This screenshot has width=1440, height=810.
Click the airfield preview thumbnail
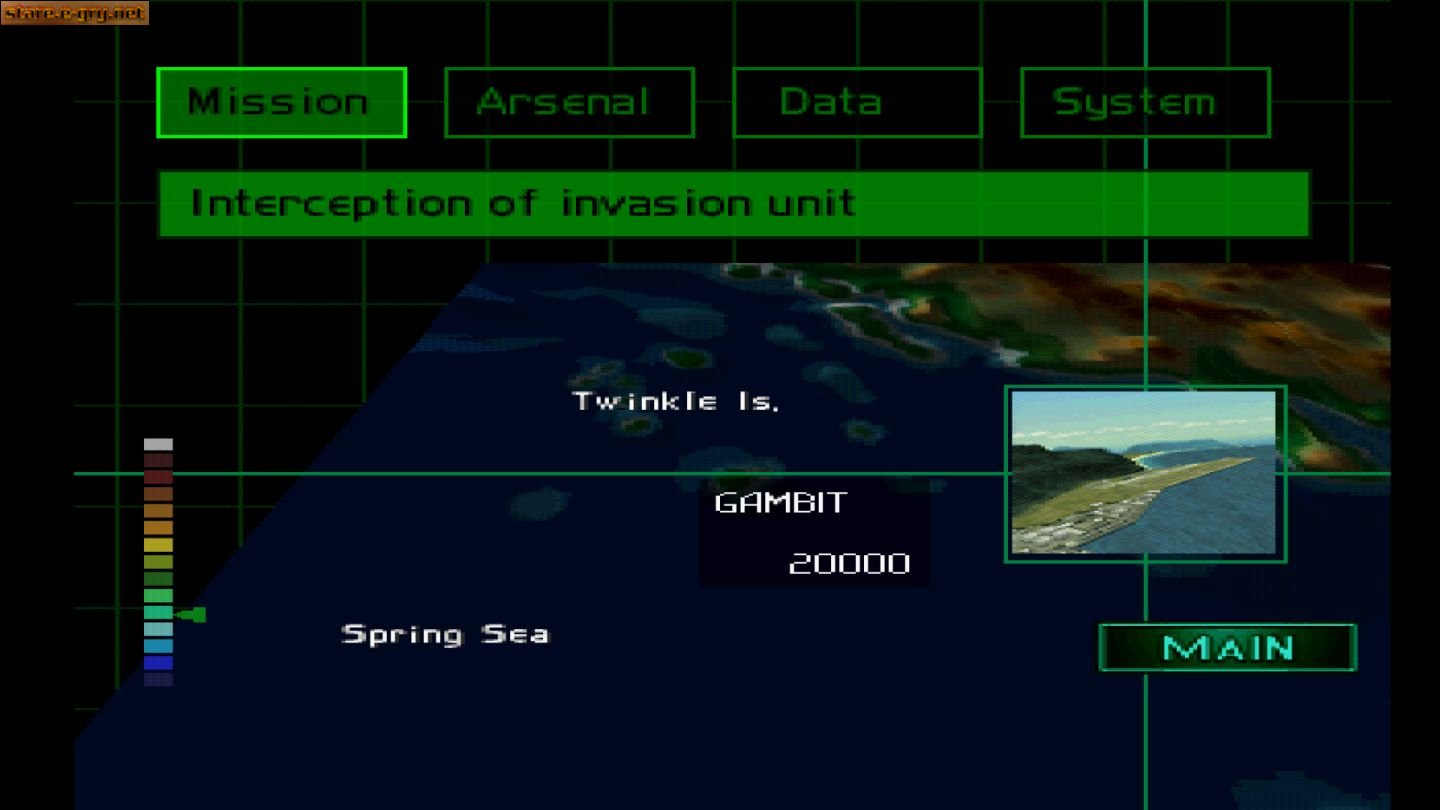pyautogui.click(x=1144, y=475)
